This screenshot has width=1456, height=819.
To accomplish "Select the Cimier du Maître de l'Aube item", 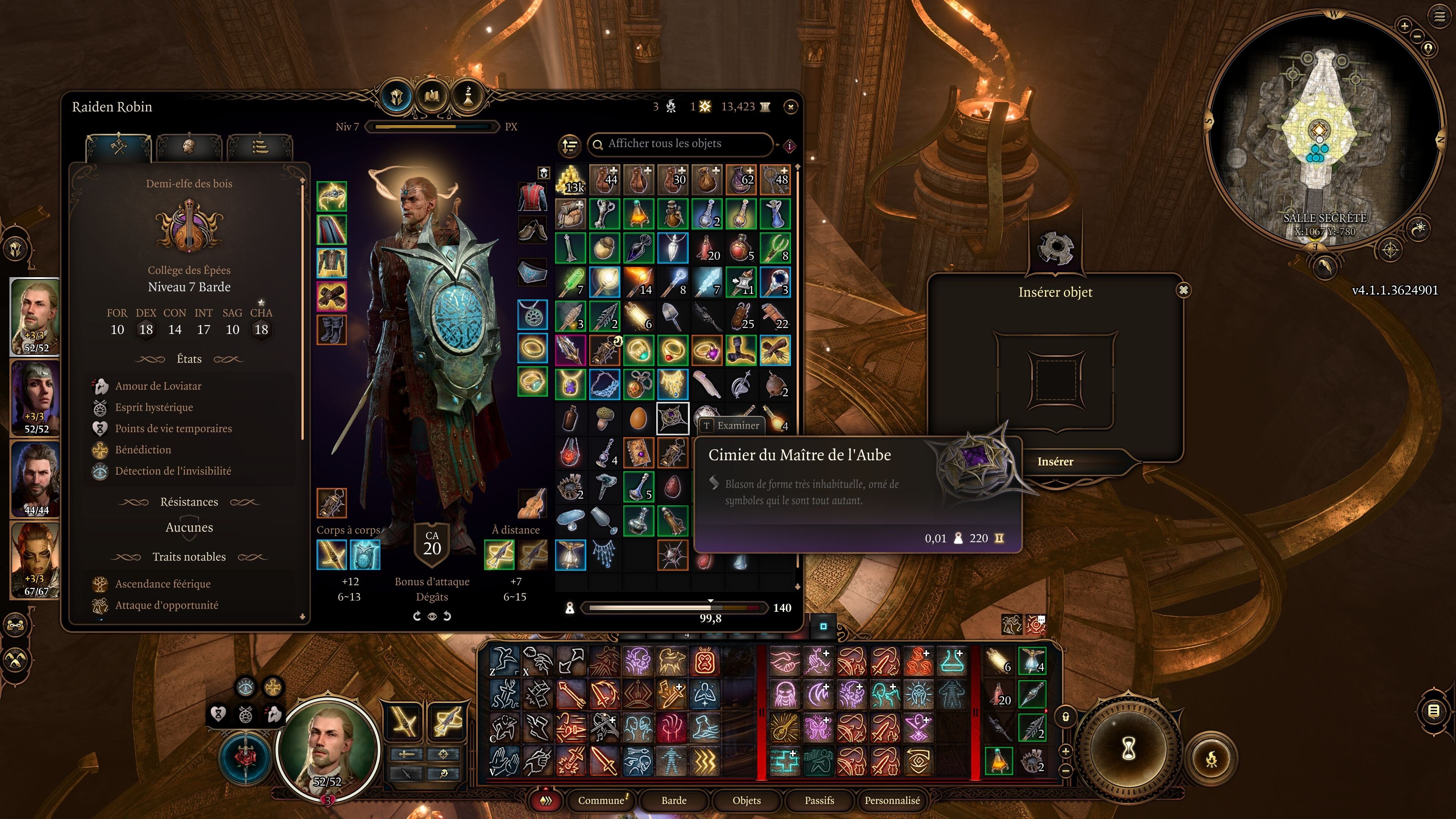I will click(673, 418).
